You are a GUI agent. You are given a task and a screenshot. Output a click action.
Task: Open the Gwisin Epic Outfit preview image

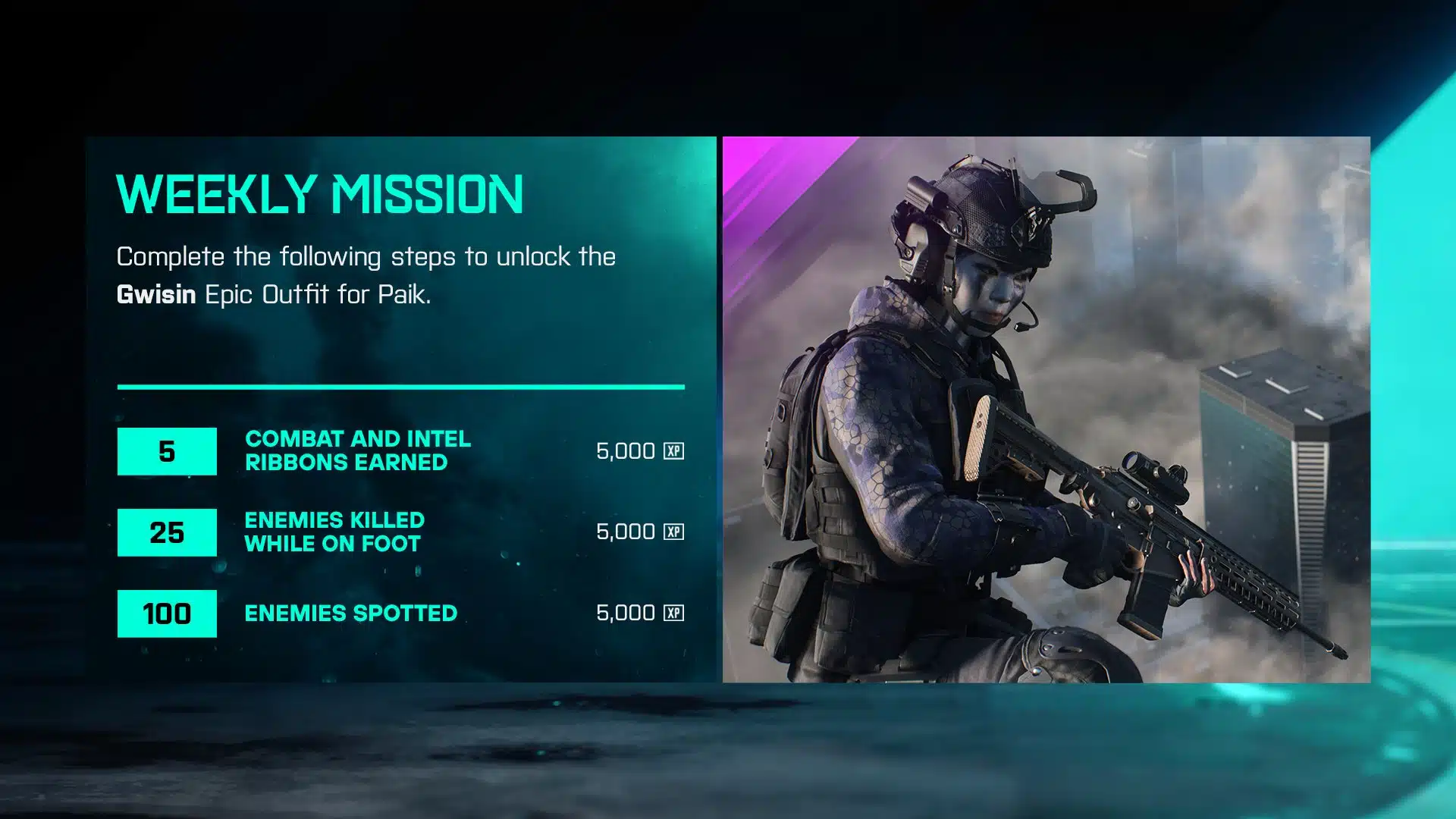point(1046,409)
